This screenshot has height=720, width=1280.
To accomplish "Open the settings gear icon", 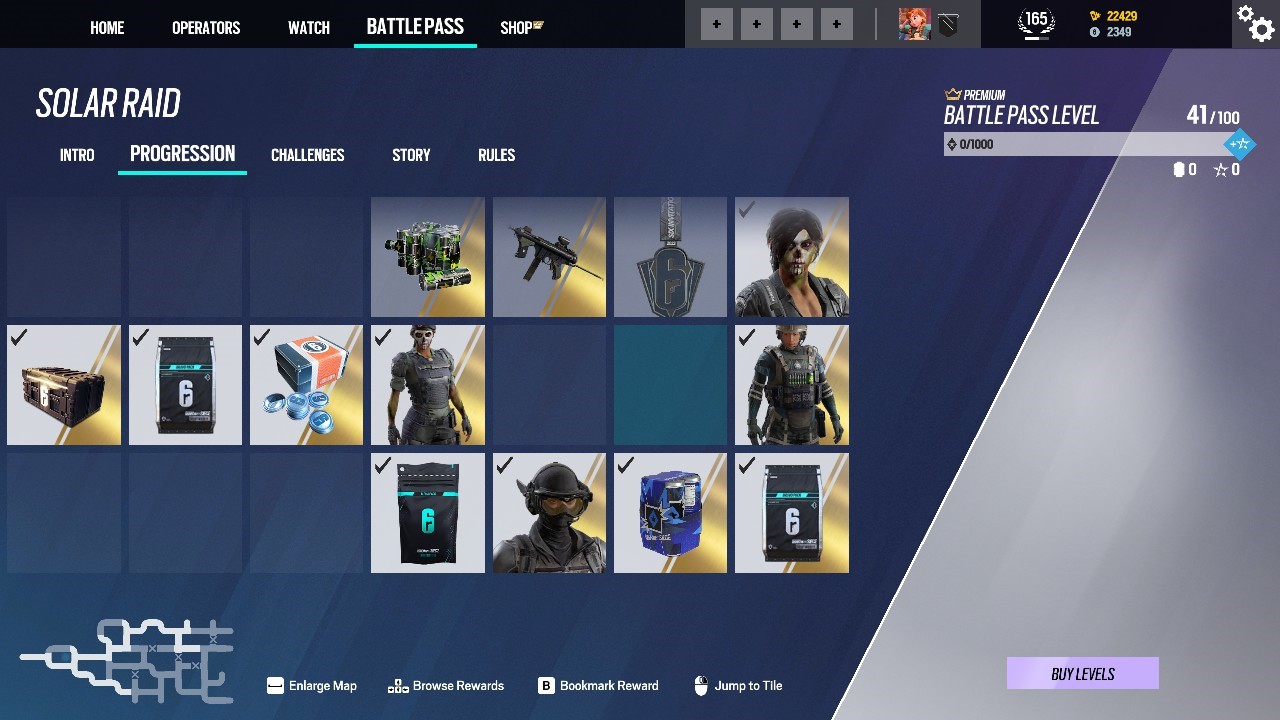I will tap(1254, 24).
